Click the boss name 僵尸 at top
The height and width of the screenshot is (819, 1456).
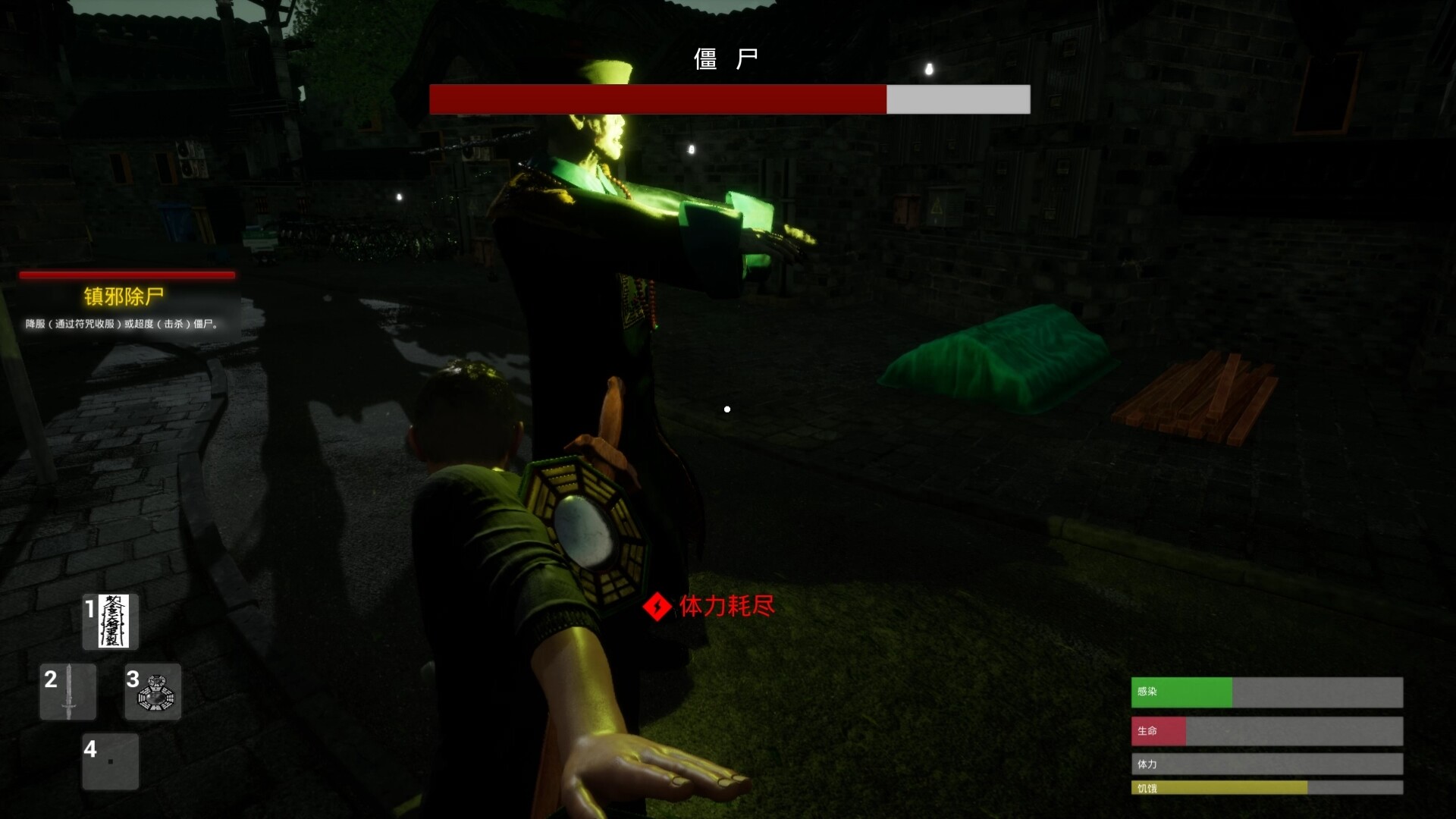tap(727, 58)
